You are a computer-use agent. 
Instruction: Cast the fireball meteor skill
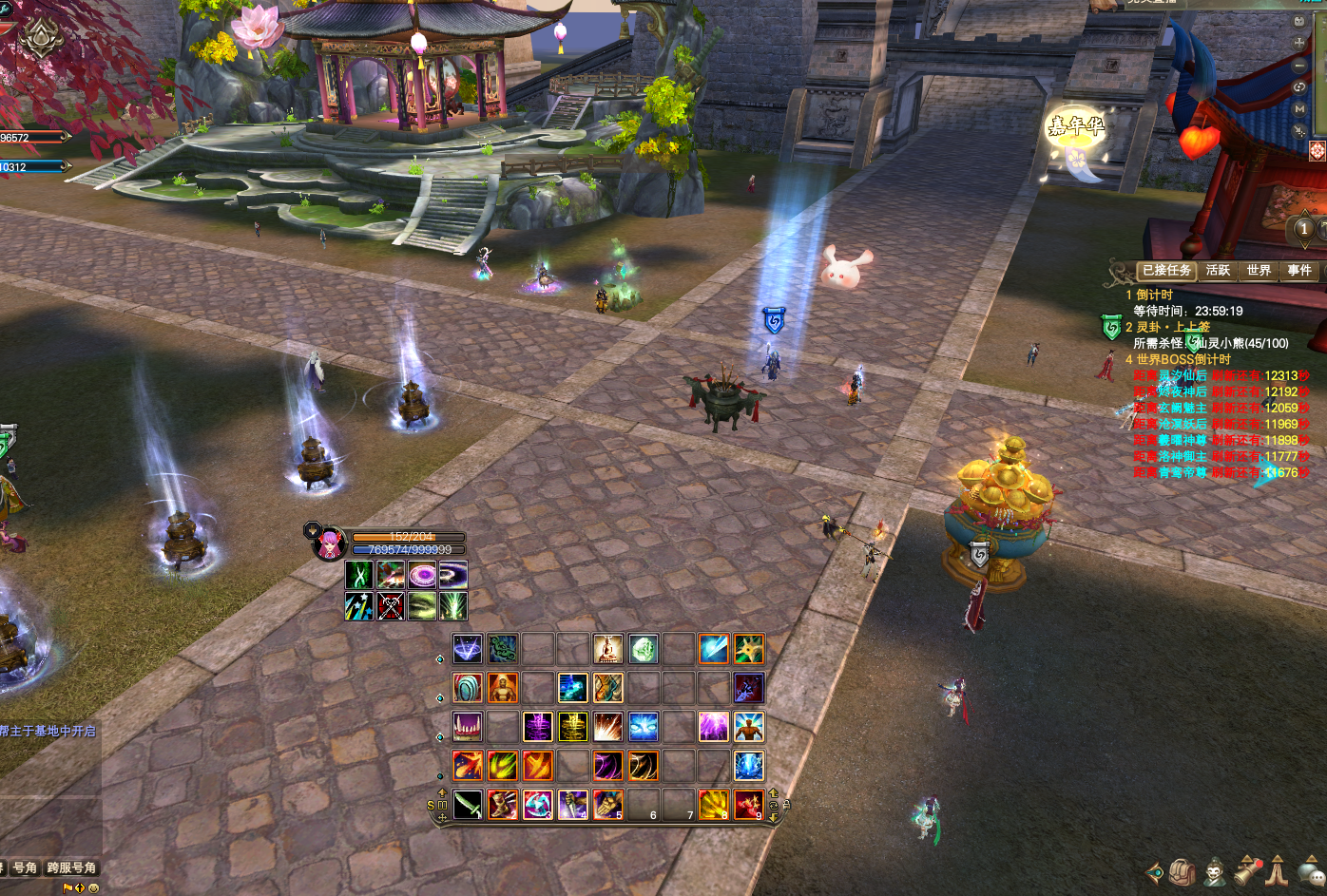467,765
